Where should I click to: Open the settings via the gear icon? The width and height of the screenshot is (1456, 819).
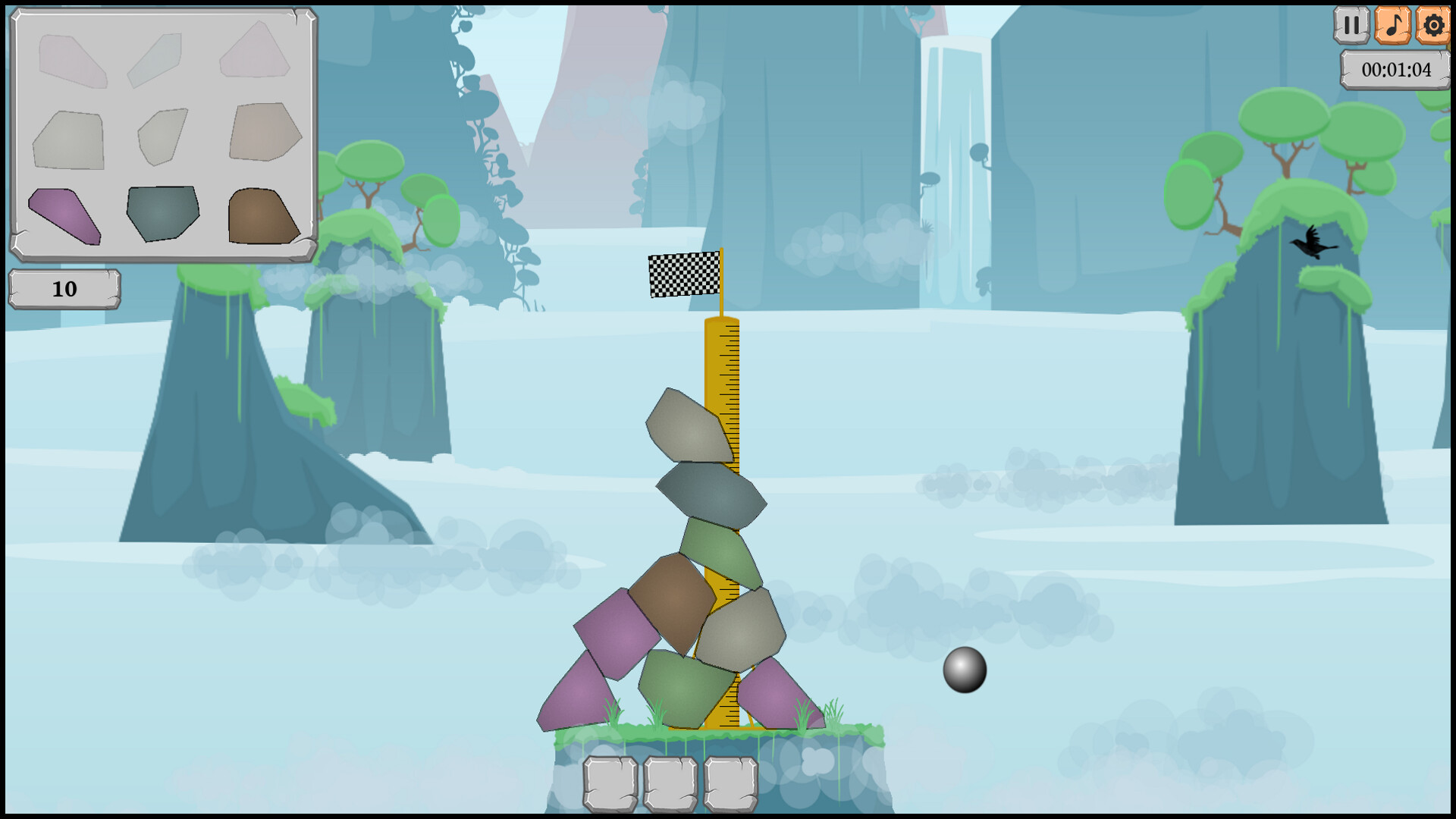pyautogui.click(x=1432, y=25)
